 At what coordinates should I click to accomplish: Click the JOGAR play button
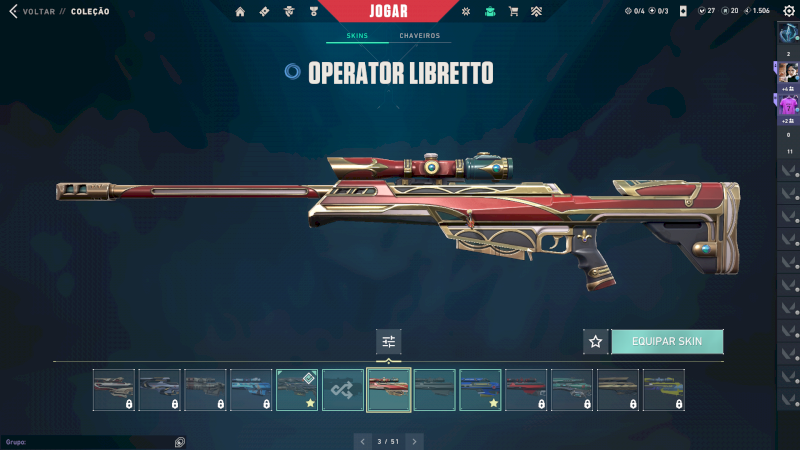[x=389, y=11]
